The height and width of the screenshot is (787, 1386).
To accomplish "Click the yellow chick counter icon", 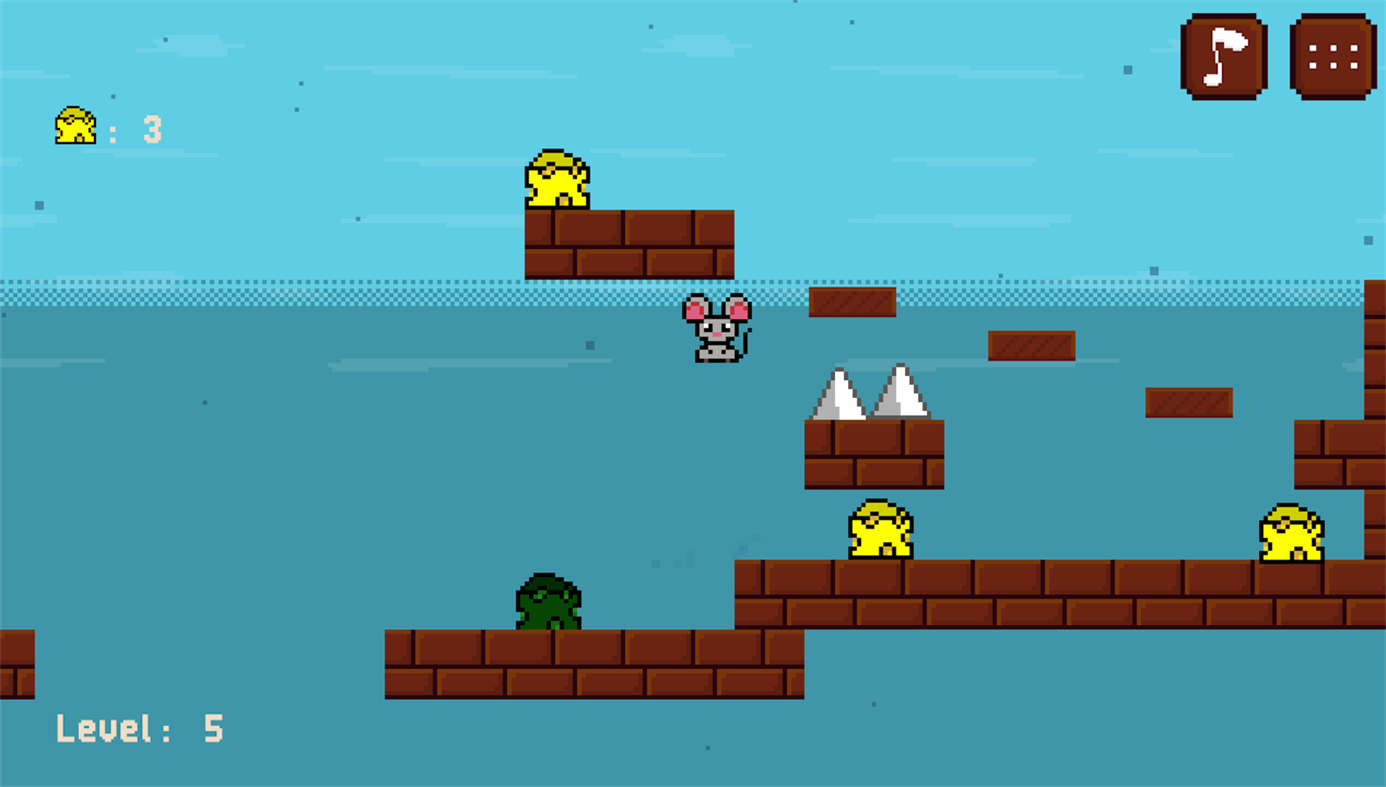I will [73, 126].
